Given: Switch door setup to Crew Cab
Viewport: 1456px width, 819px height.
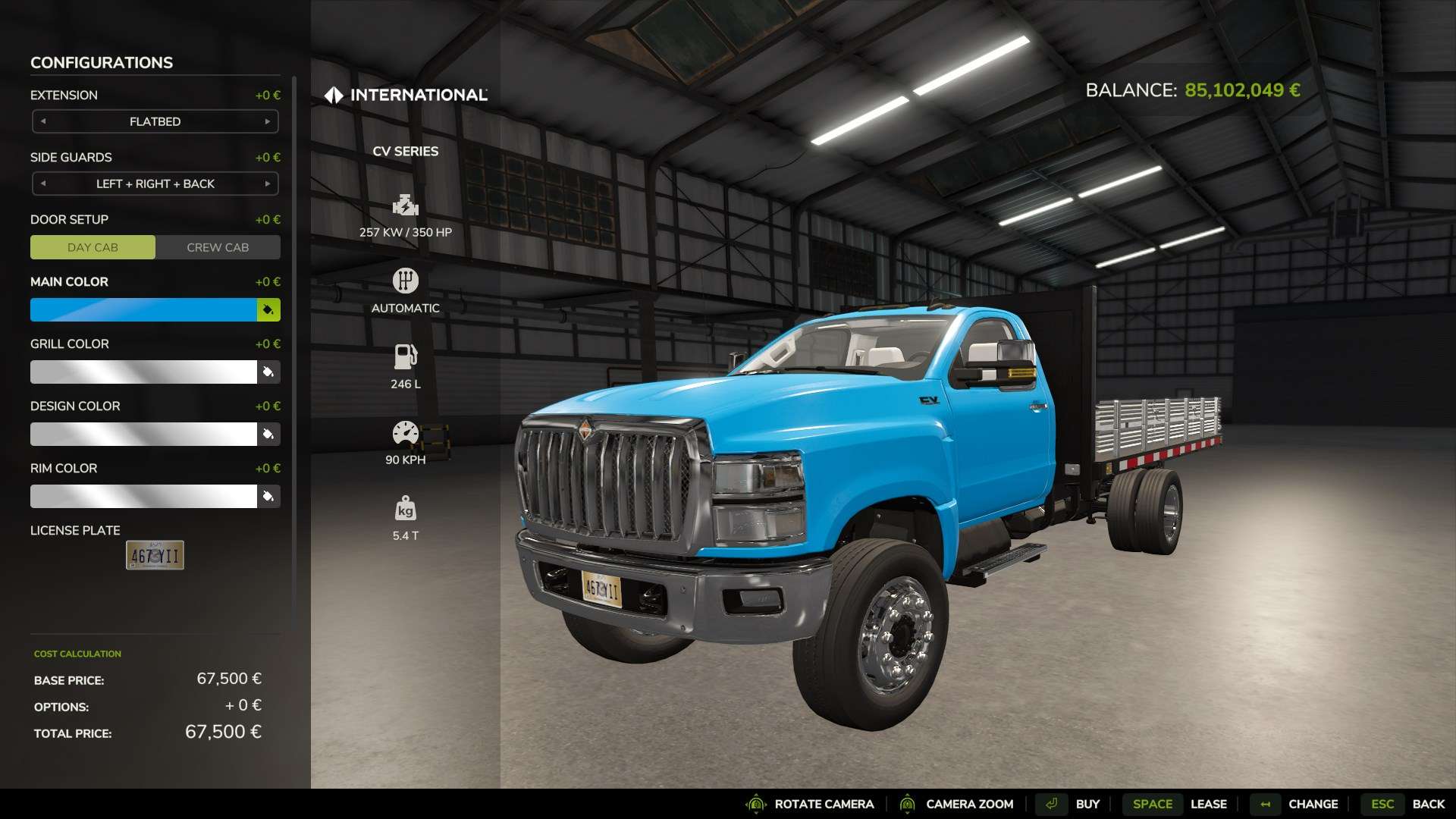Looking at the screenshot, I should pos(218,247).
